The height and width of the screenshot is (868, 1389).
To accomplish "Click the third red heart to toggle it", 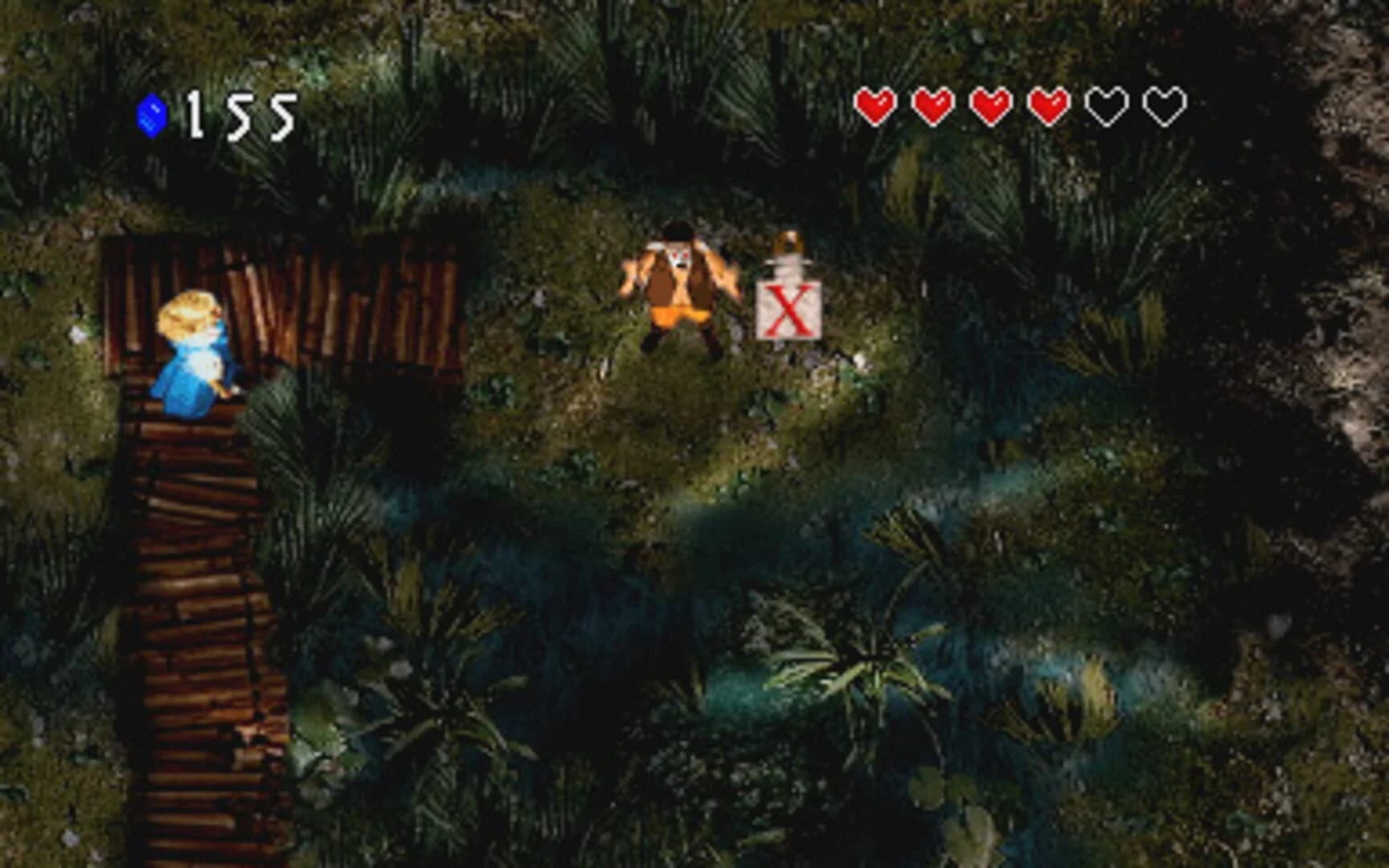I will tap(991, 104).
